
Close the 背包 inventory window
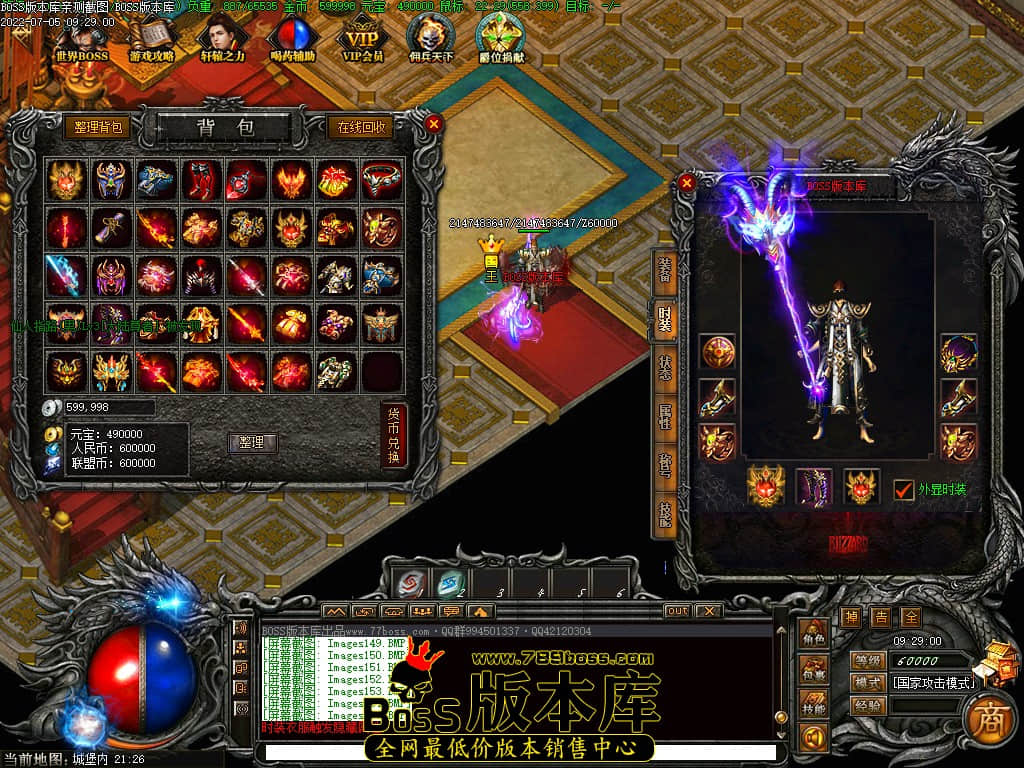click(433, 124)
